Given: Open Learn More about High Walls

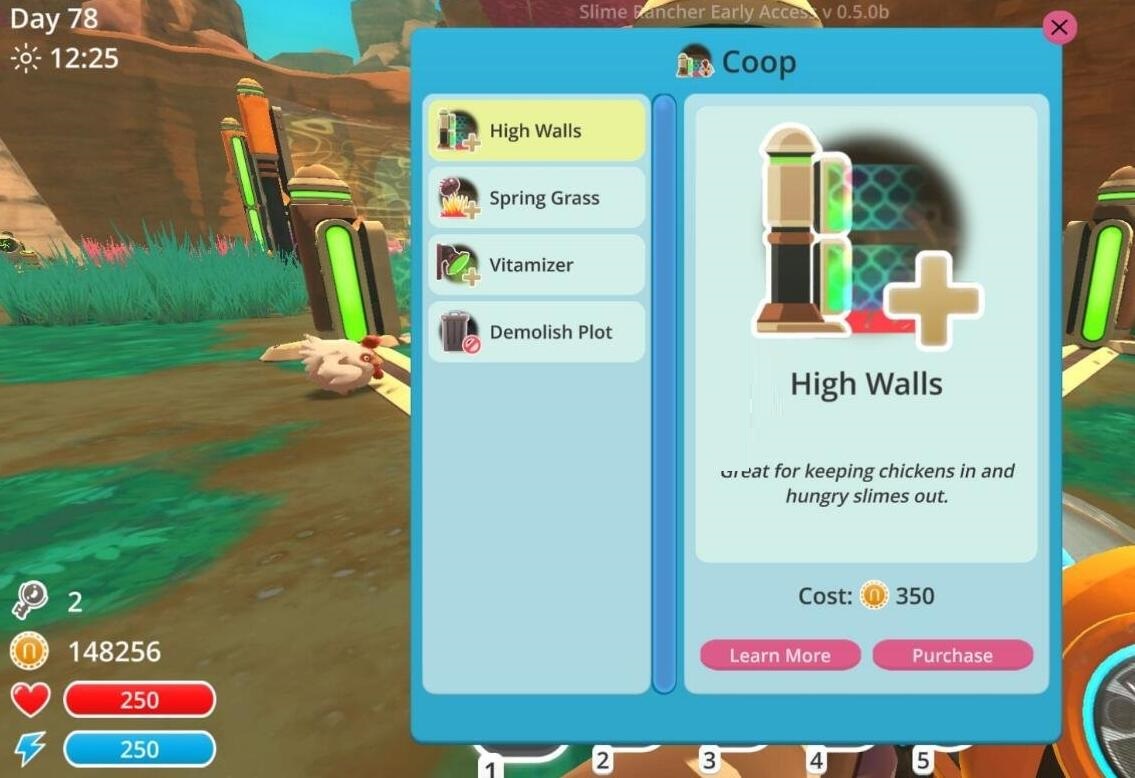Looking at the screenshot, I should [x=780, y=655].
